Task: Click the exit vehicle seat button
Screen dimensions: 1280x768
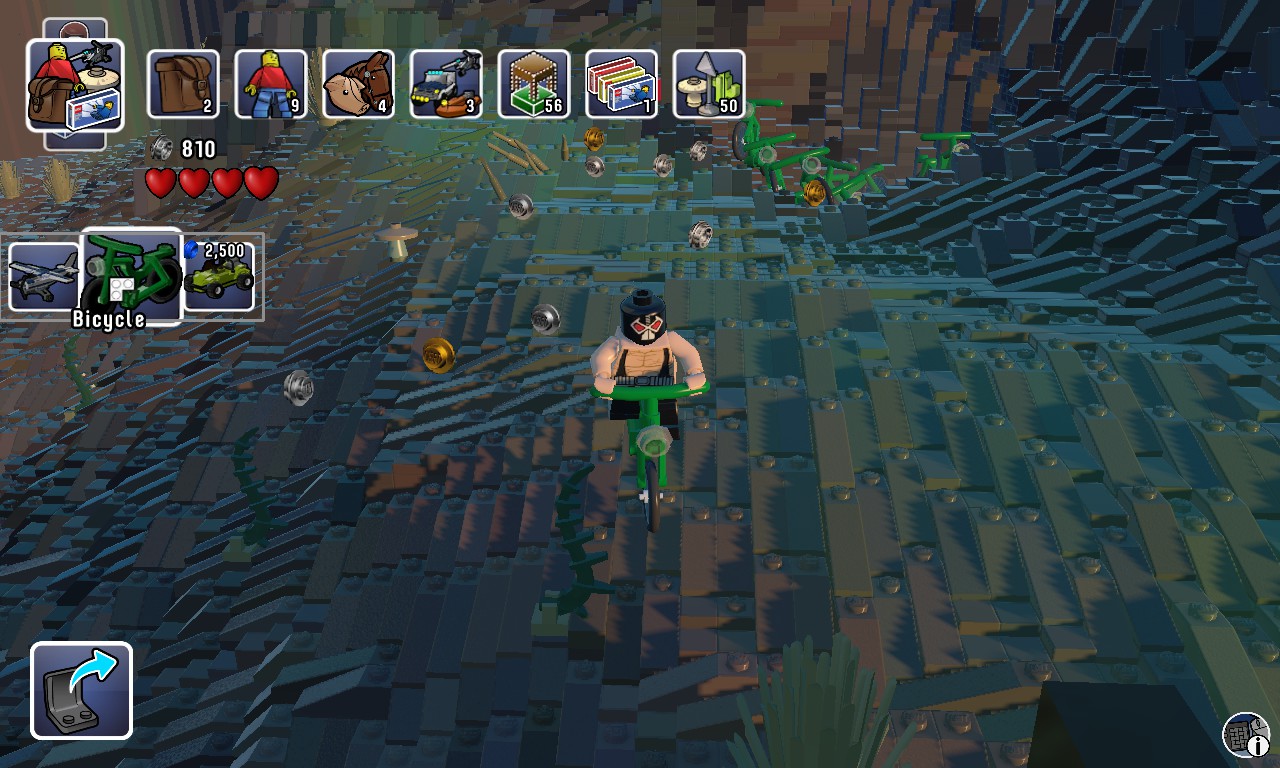Action: point(81,690)
